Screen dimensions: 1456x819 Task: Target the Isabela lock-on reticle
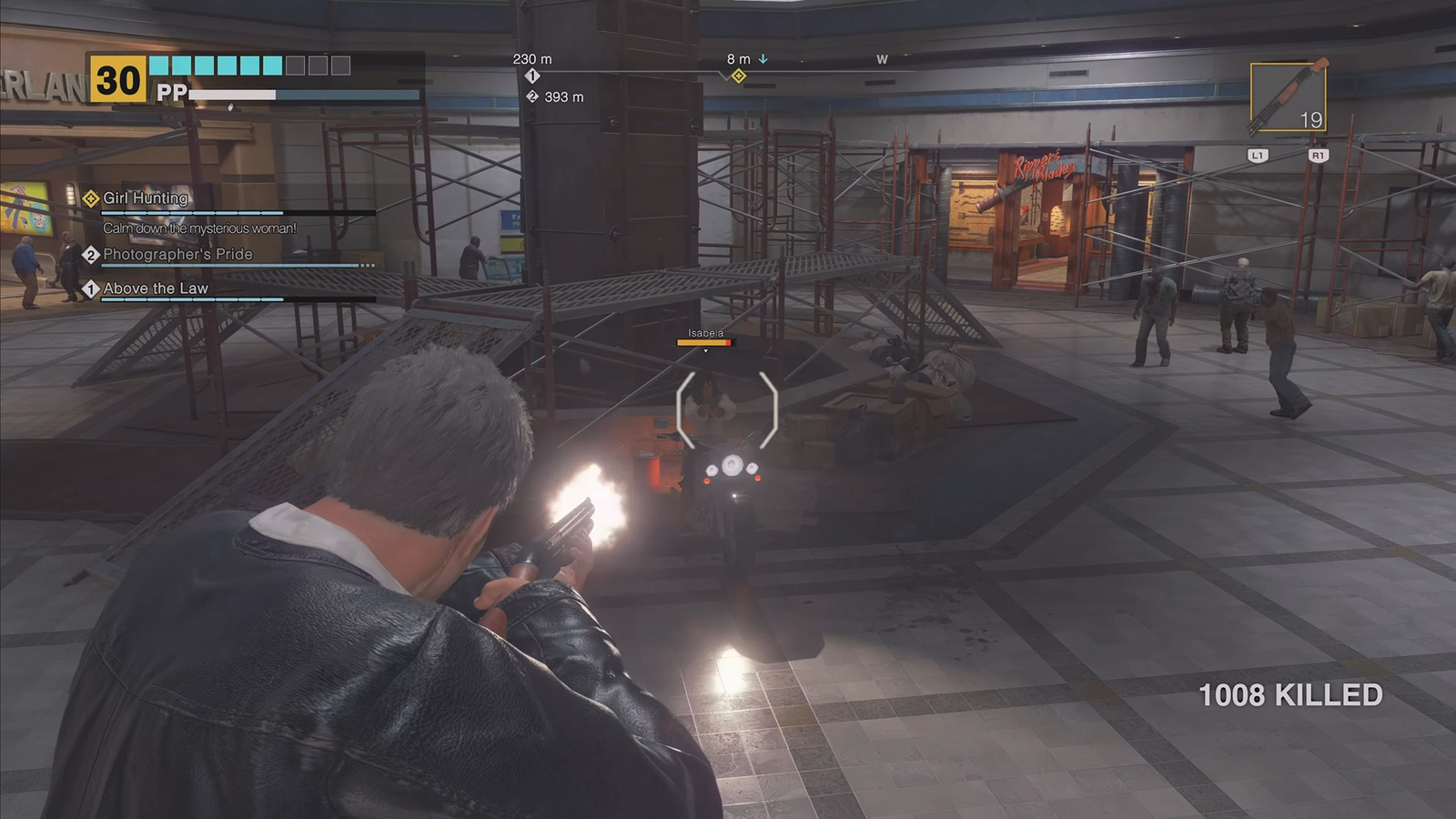pyautogui.click(x=727, y=409)
